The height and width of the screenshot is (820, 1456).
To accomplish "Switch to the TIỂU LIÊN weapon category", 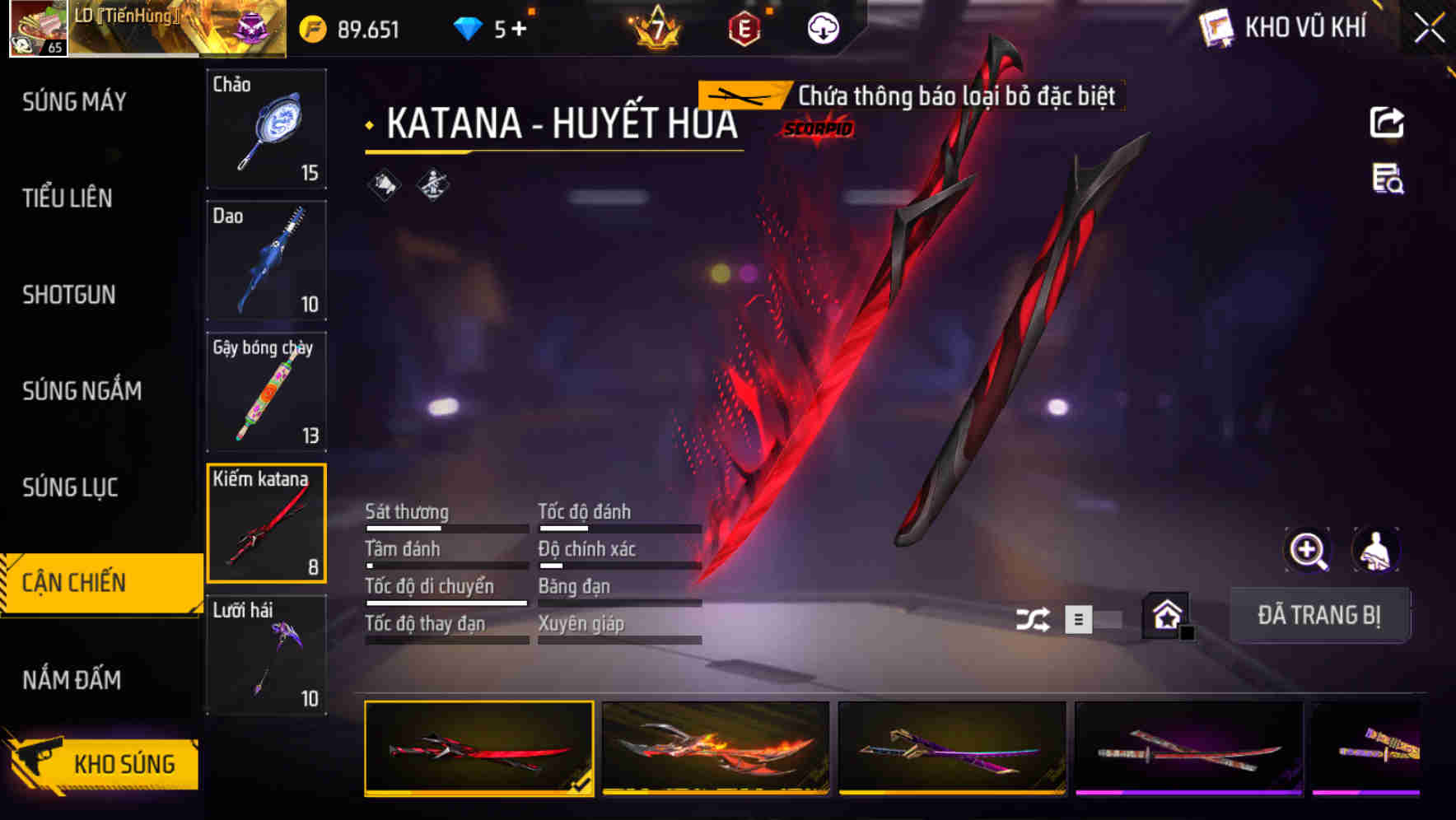I will (x=66, y=199).
